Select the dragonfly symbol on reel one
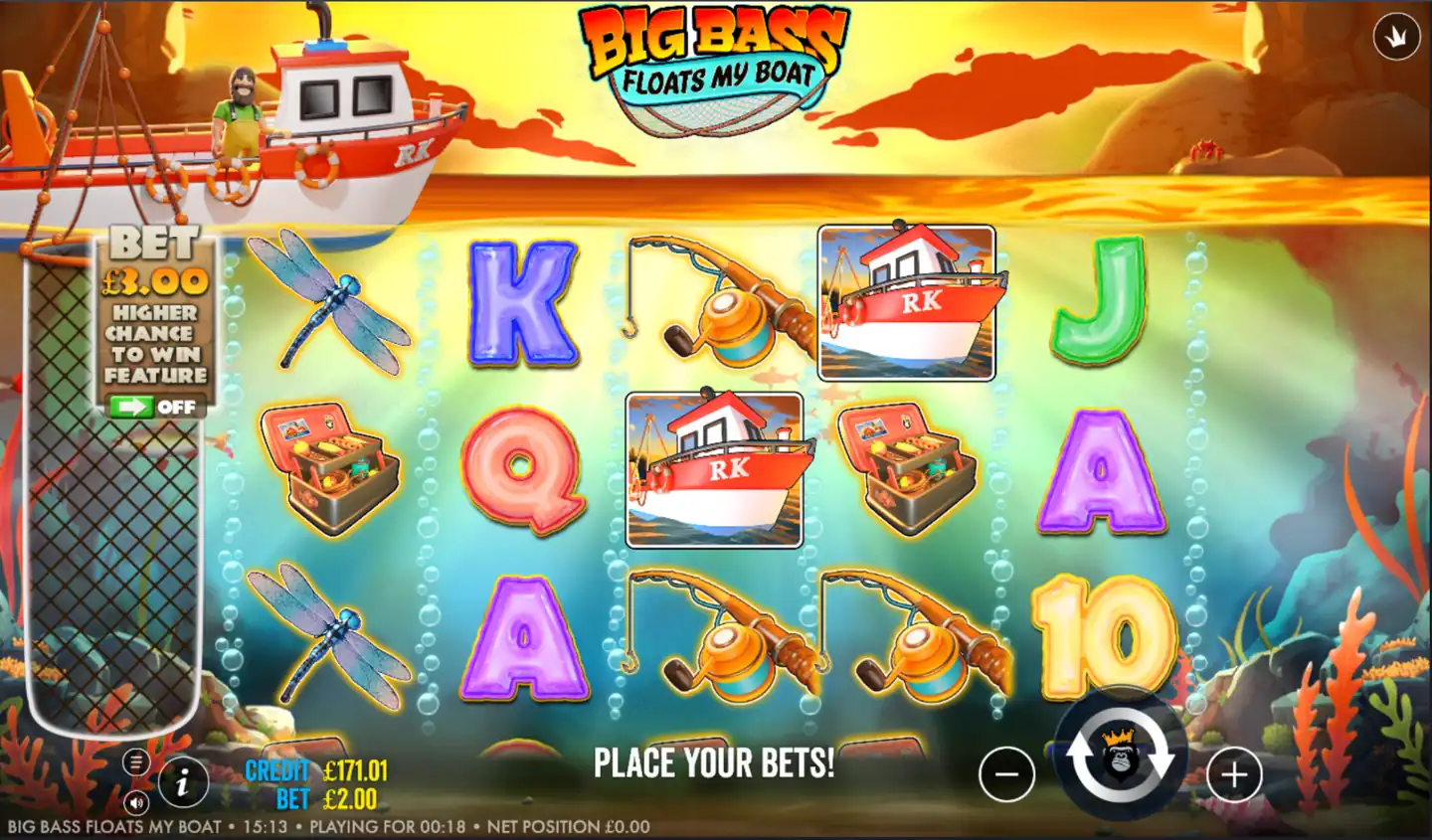This screenshot has height=840, width=1432. coord(331,298)
